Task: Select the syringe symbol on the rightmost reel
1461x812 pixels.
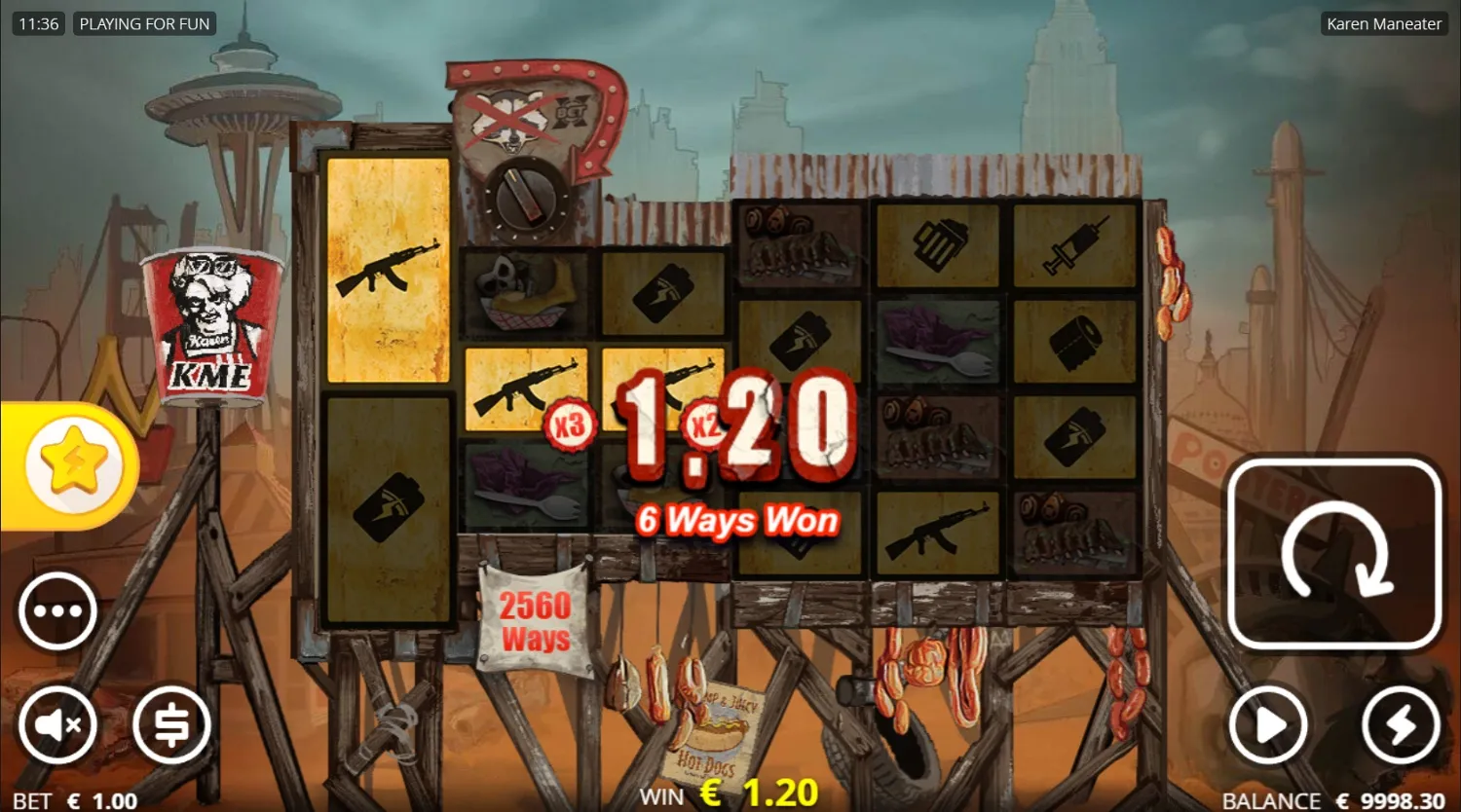Action: coord(1075,245)
